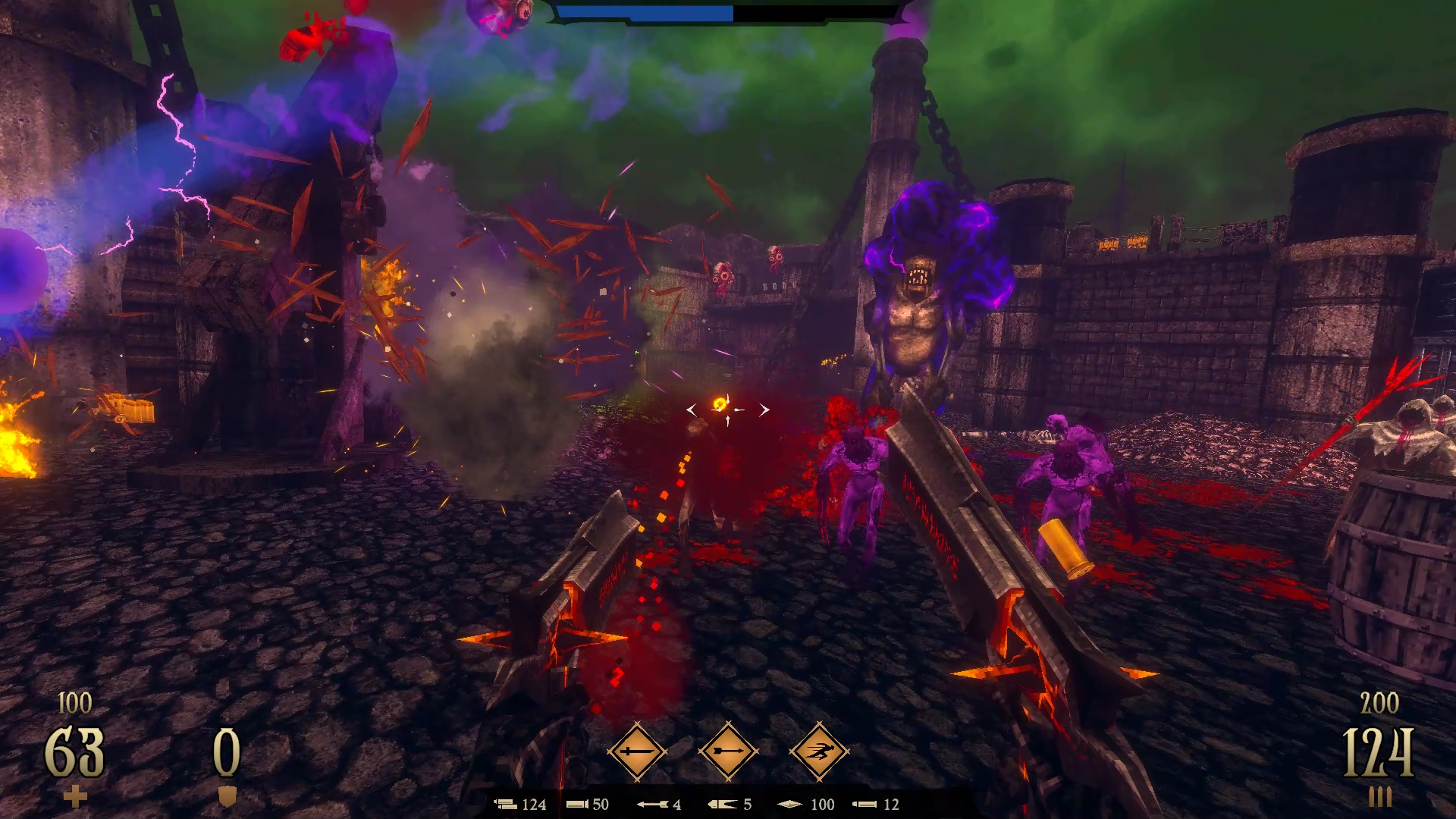The height and width of the screenshot is (819, 1456).
Task: Select the dash ability diamond icon
Action: [820, 752]
